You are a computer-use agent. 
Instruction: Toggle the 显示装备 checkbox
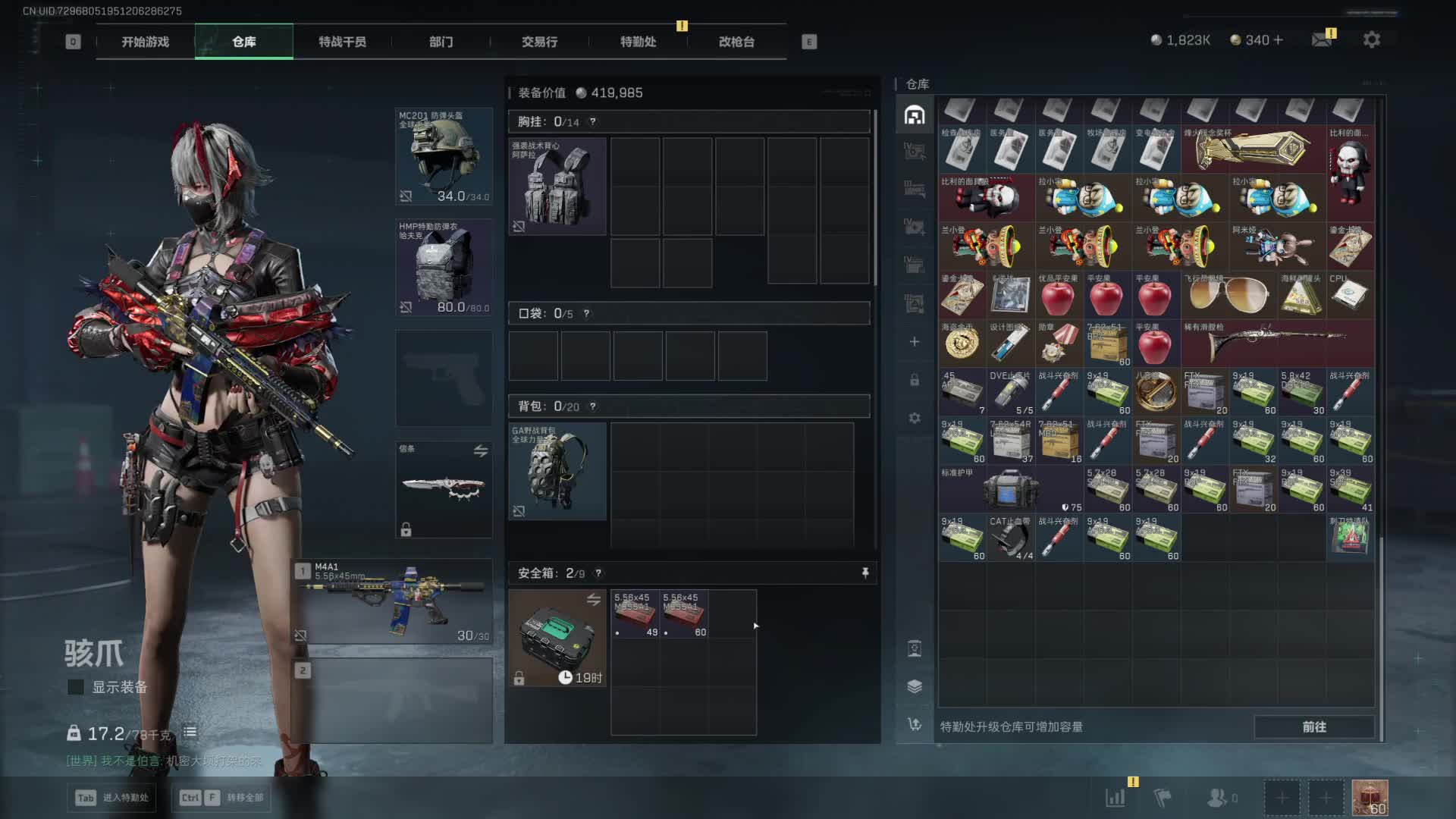(76, 687)
